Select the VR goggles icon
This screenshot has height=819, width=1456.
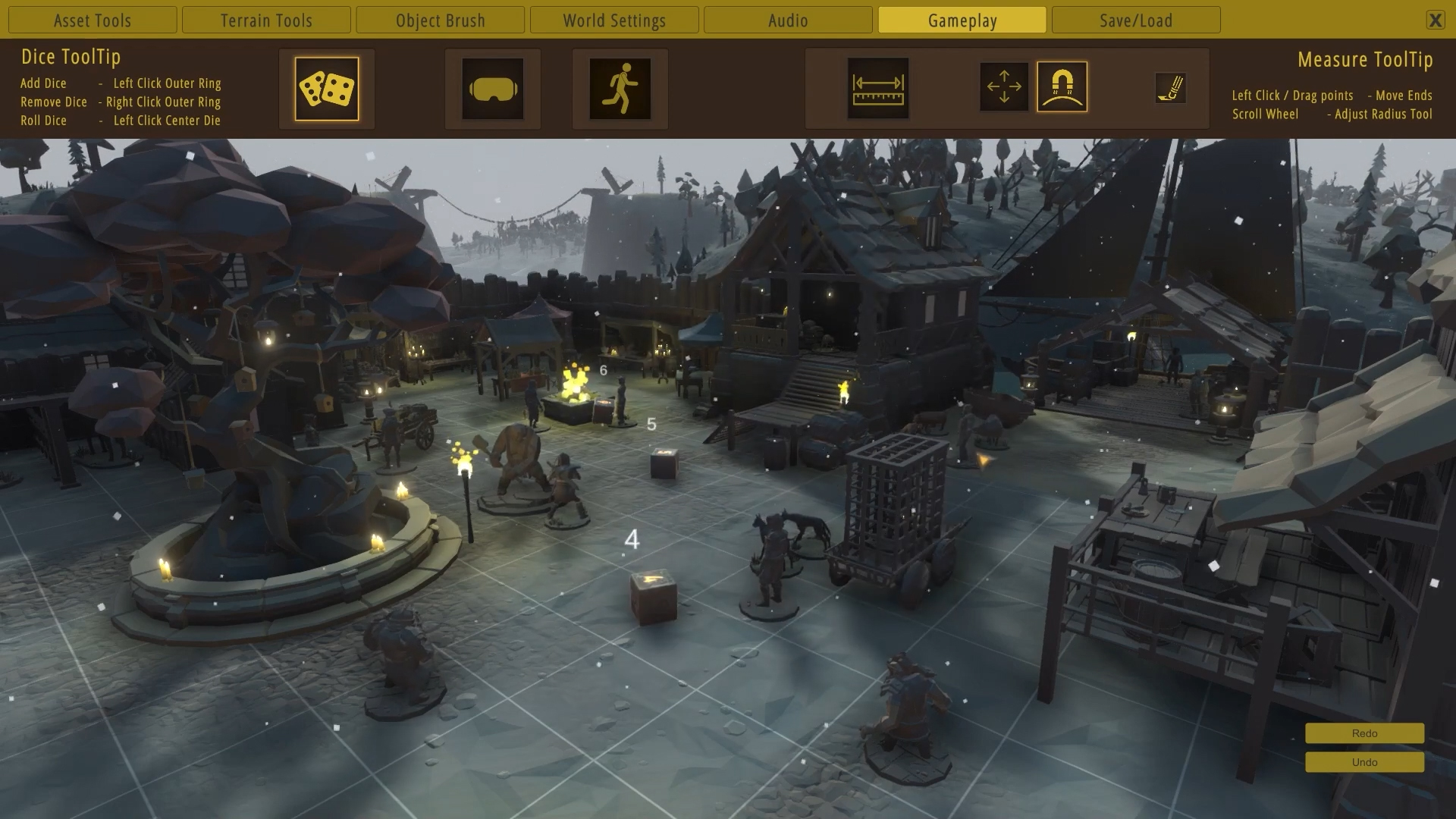point(493,89)
